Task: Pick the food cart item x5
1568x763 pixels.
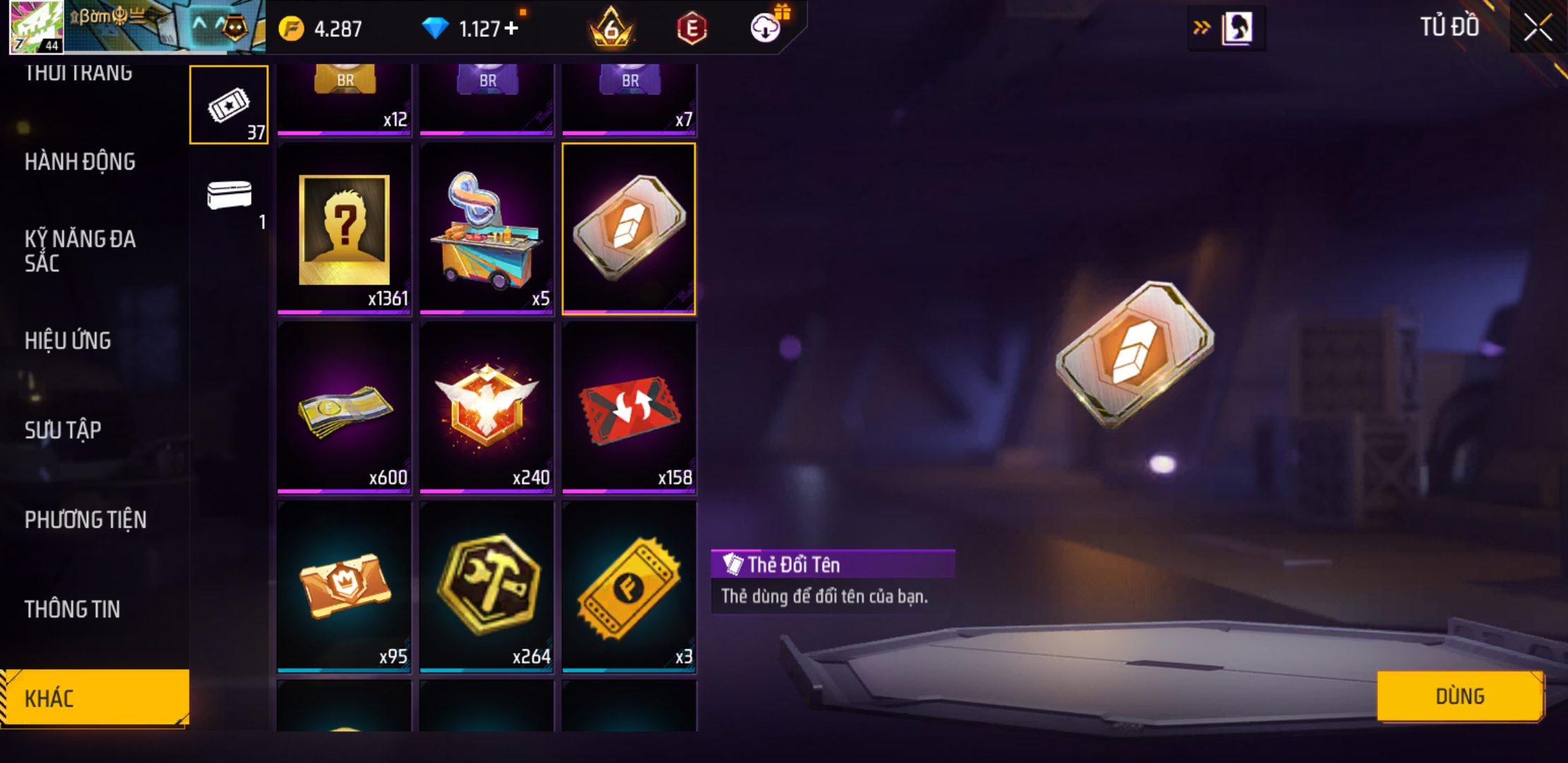Action: [x=487, y=229]
